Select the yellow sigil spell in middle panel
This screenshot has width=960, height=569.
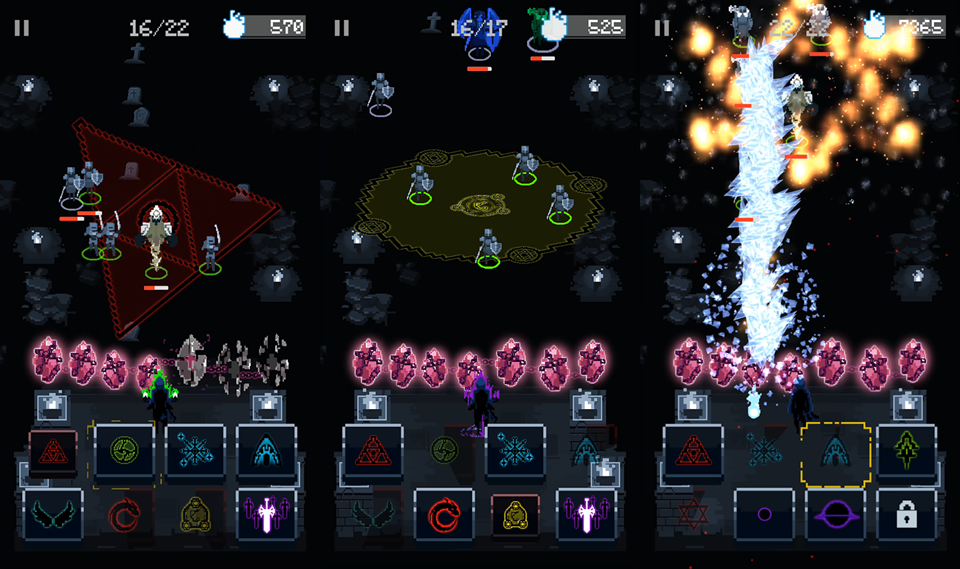coord(515,514)
